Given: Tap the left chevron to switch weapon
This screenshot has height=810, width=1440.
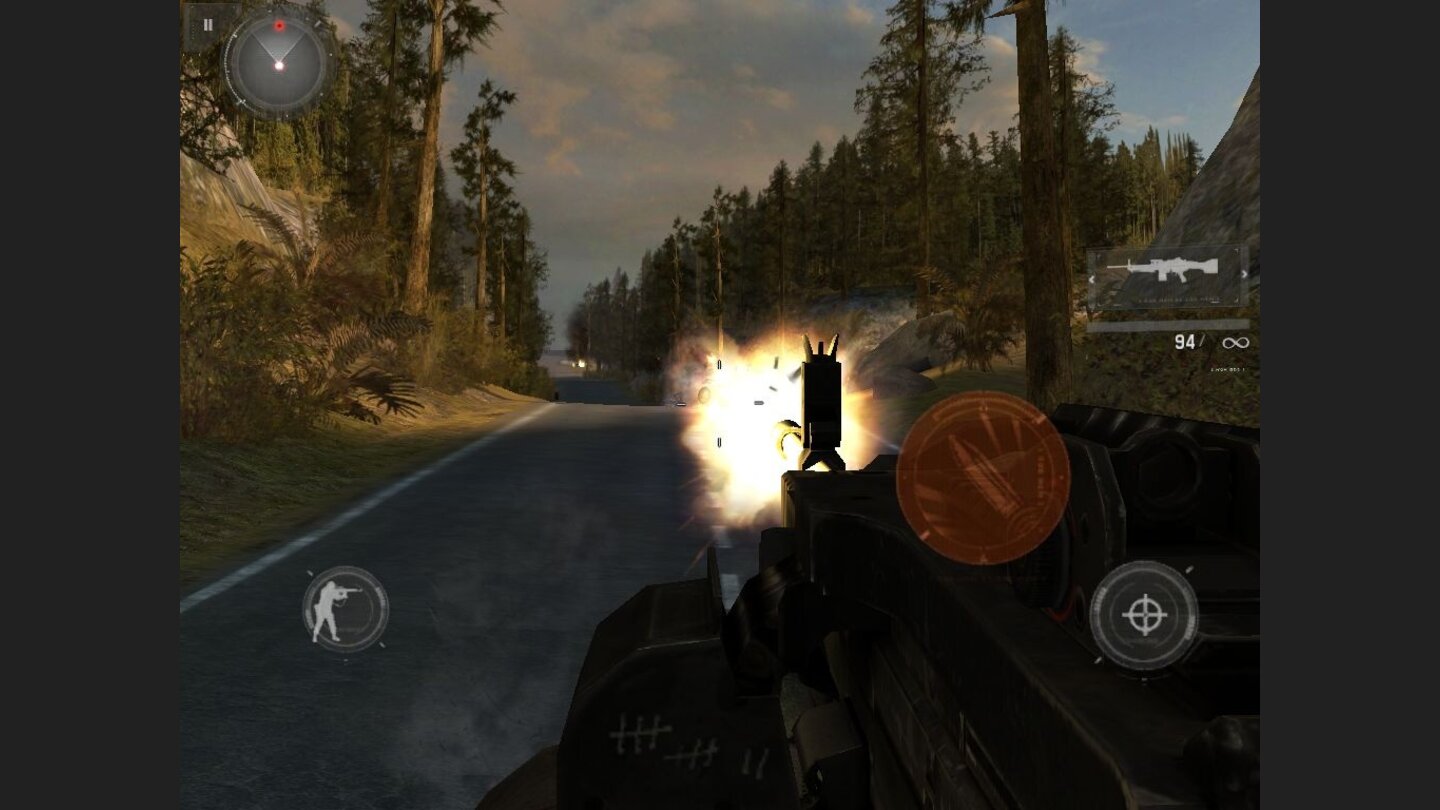Looking at the screenshot, I should coord(1092,279).
